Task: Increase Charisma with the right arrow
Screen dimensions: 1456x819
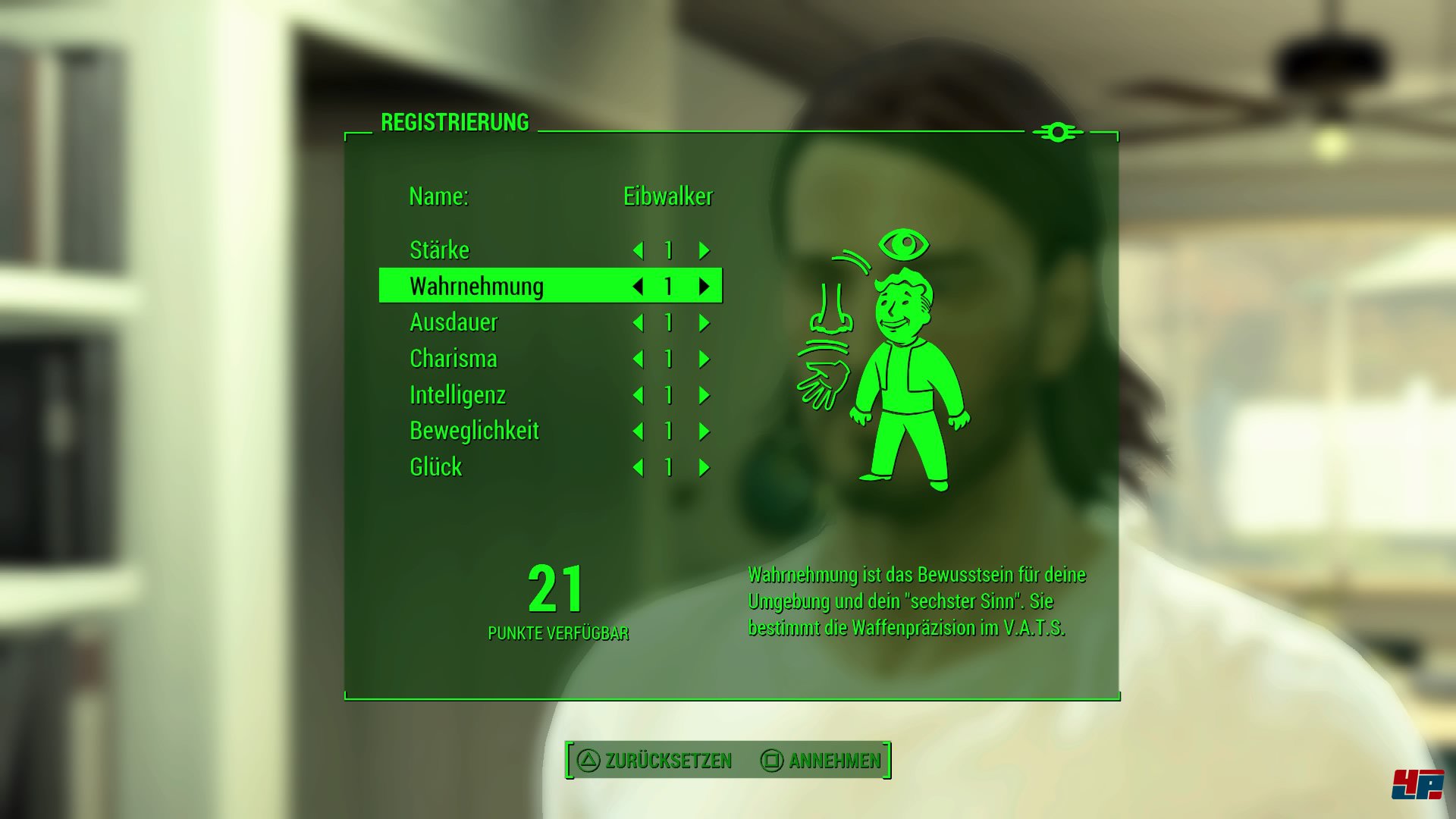Action: tap(704, 359)
